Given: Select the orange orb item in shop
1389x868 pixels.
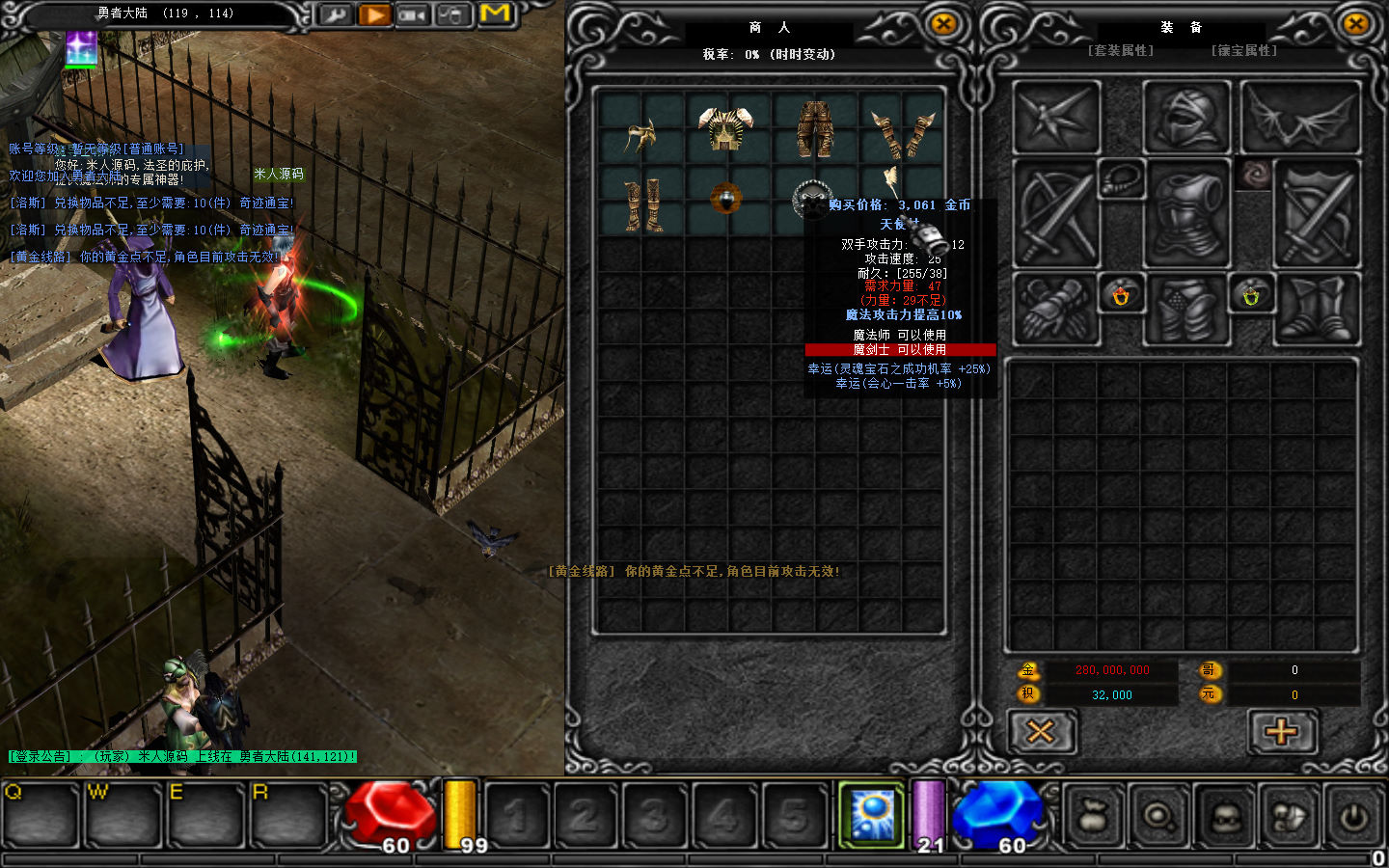Looking at the screenshot, I should 726,198.
